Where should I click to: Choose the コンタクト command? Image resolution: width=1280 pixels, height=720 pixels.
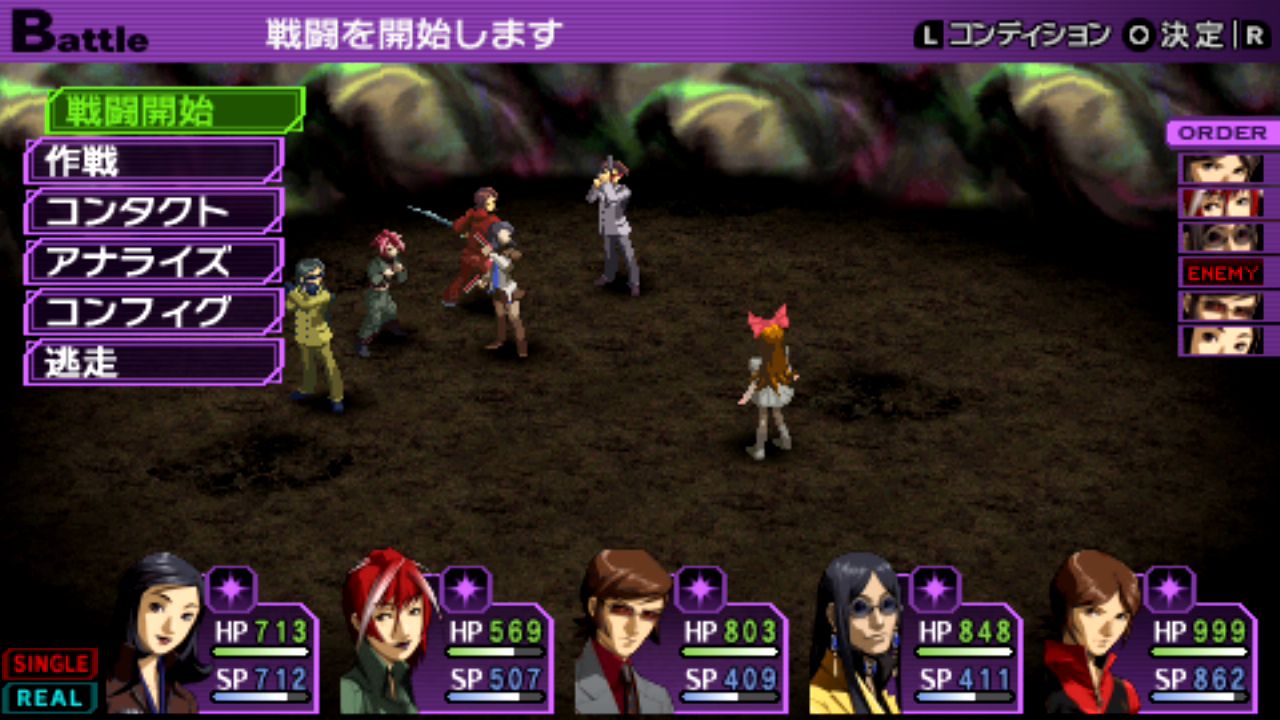[x=154, y=211]
